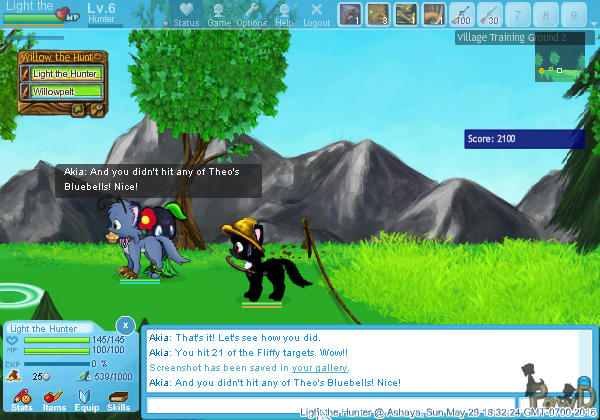Use the hotbar item with count 30

490,15
